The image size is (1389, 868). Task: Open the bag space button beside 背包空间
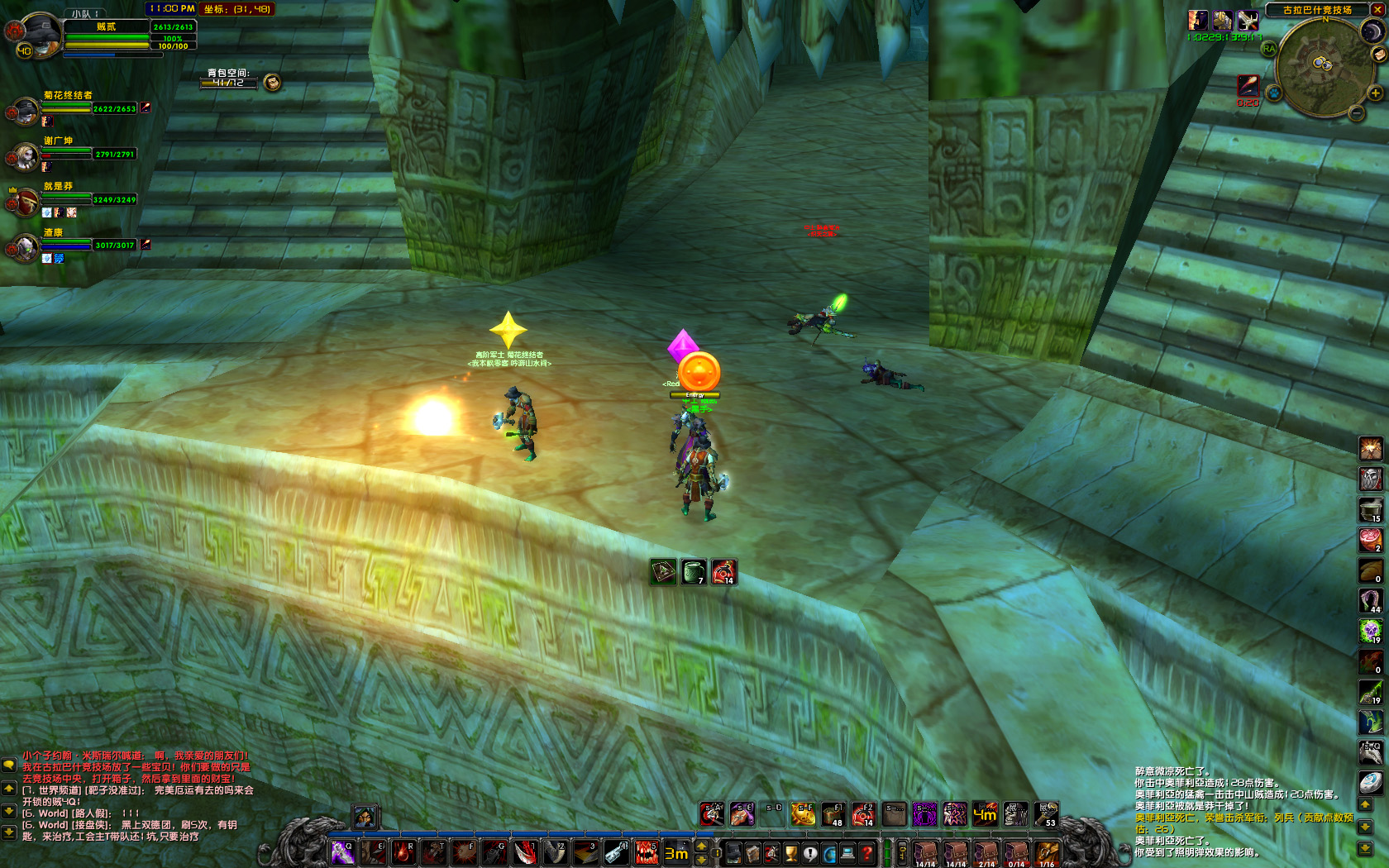pyautogui.click(x=272, y=82)
